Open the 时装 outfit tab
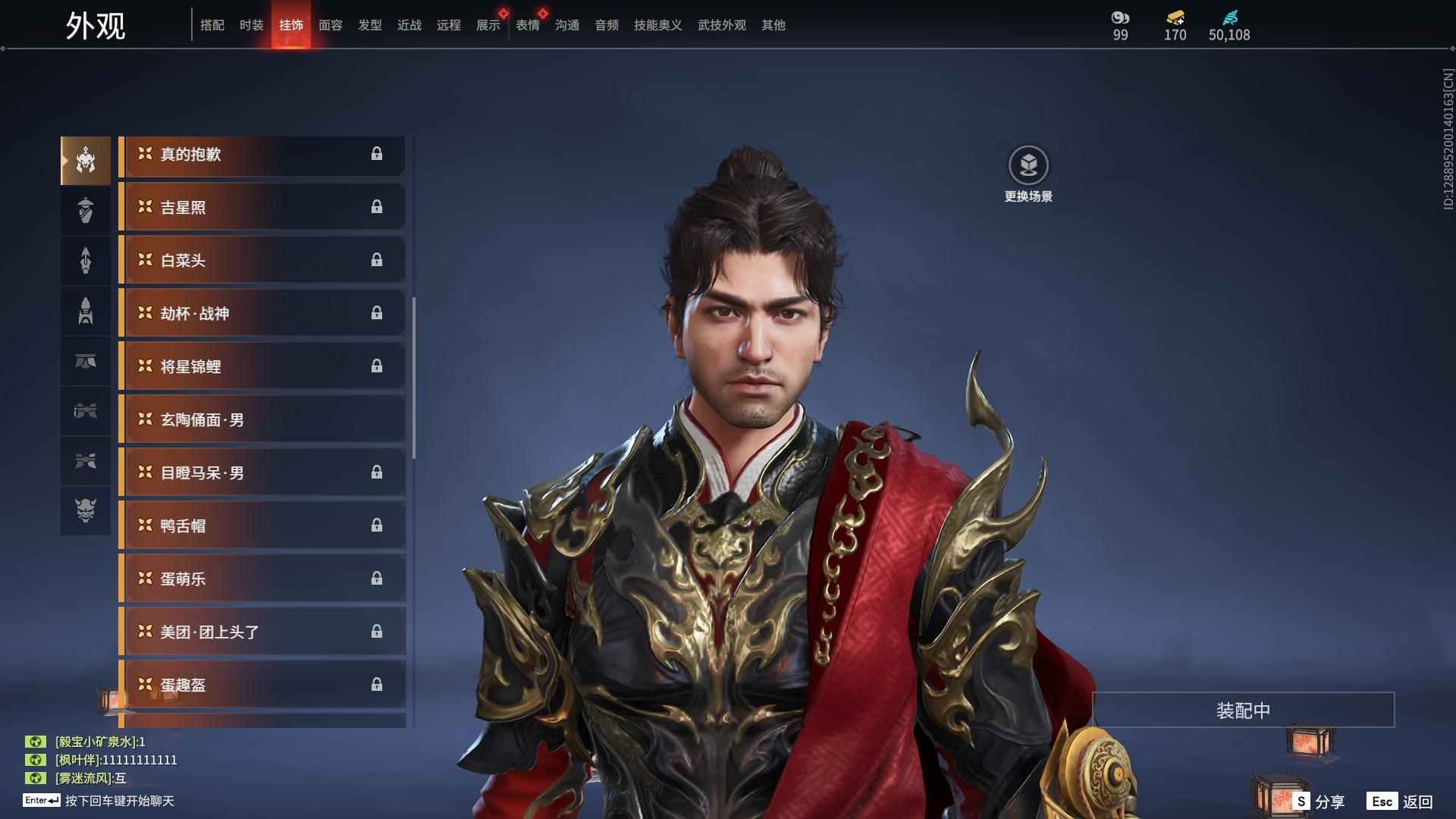 251,25
